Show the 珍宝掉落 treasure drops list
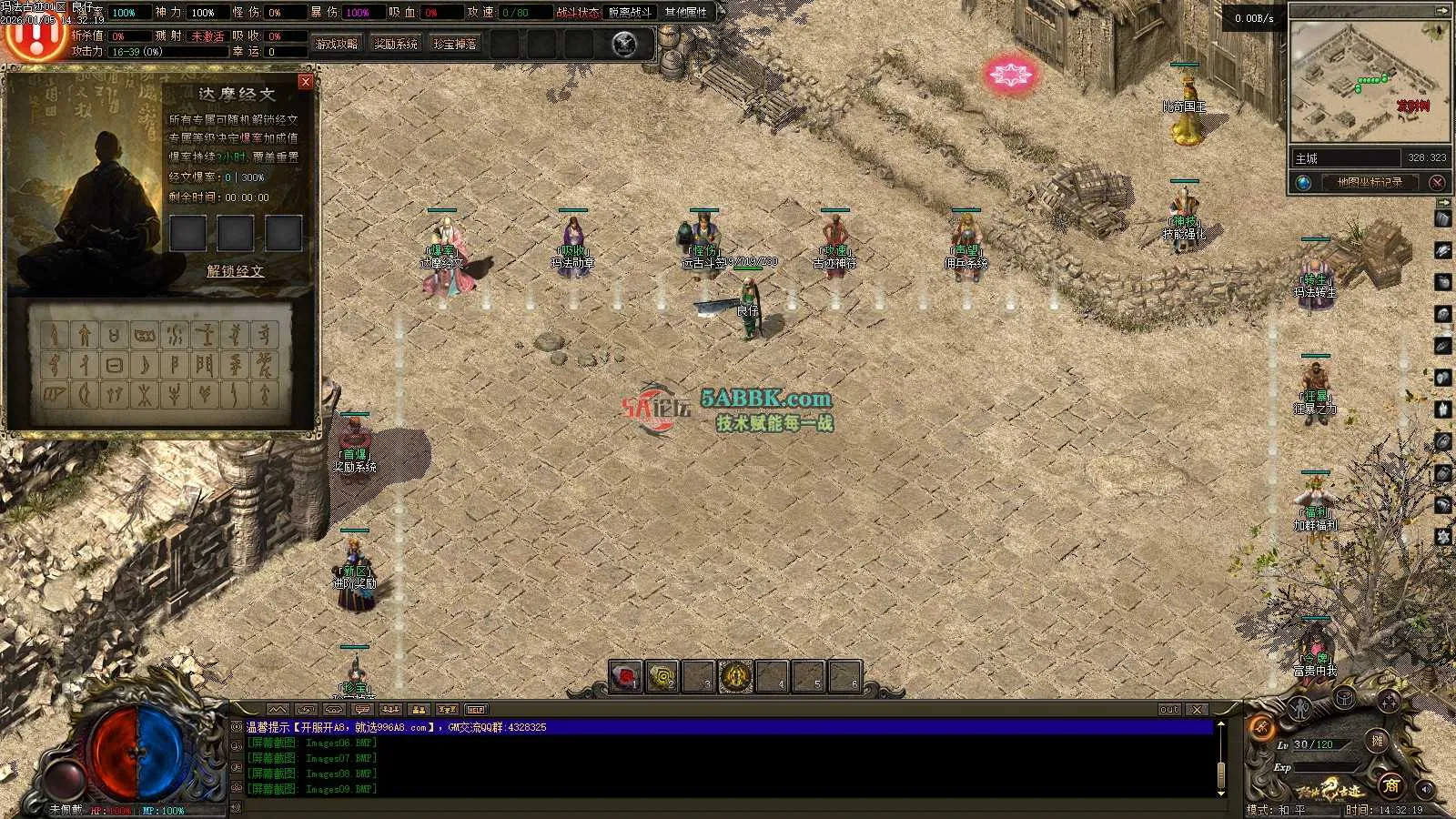 tap(455, 45)
